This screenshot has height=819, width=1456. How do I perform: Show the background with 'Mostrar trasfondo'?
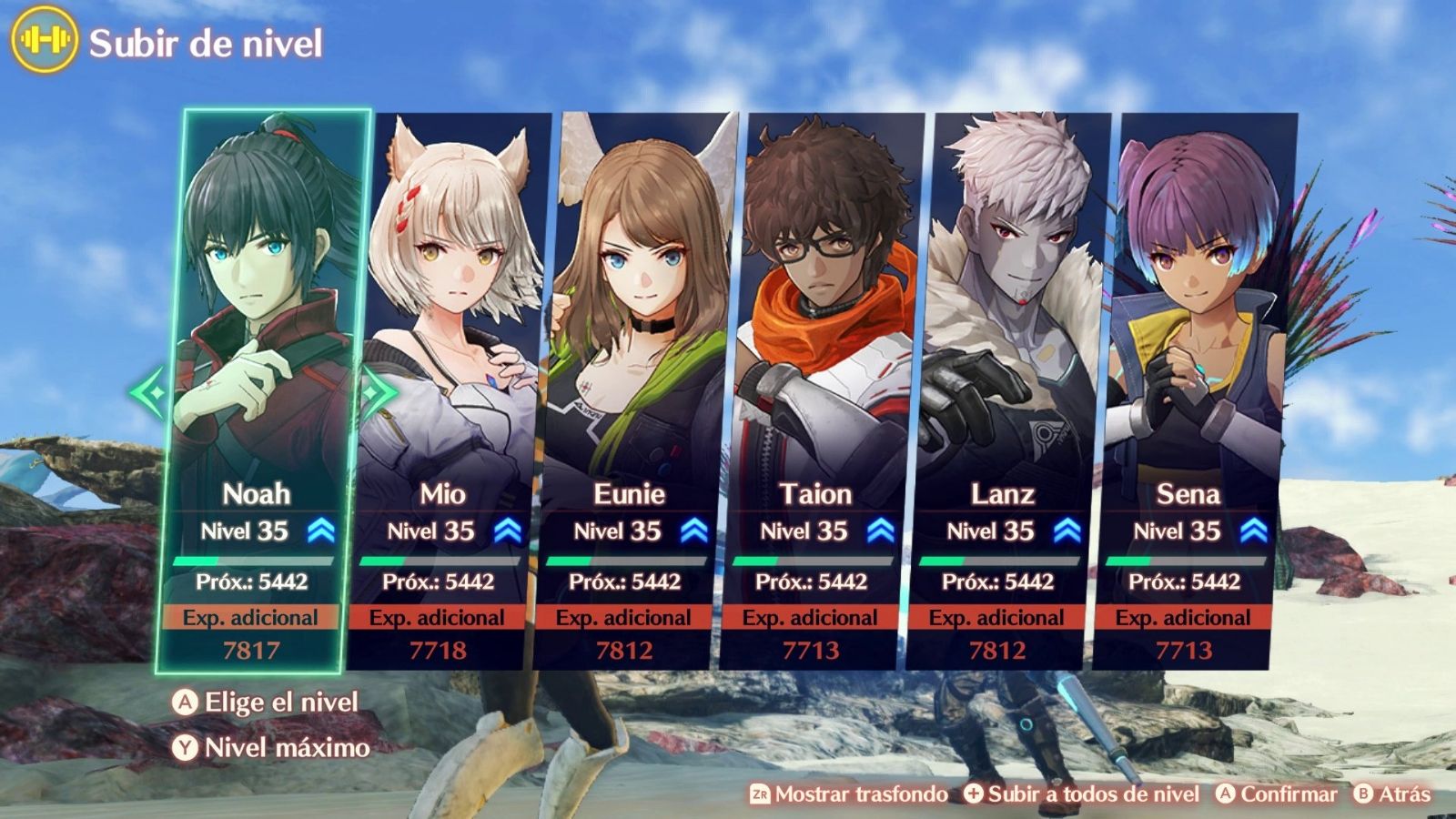(x=849, y=794)
